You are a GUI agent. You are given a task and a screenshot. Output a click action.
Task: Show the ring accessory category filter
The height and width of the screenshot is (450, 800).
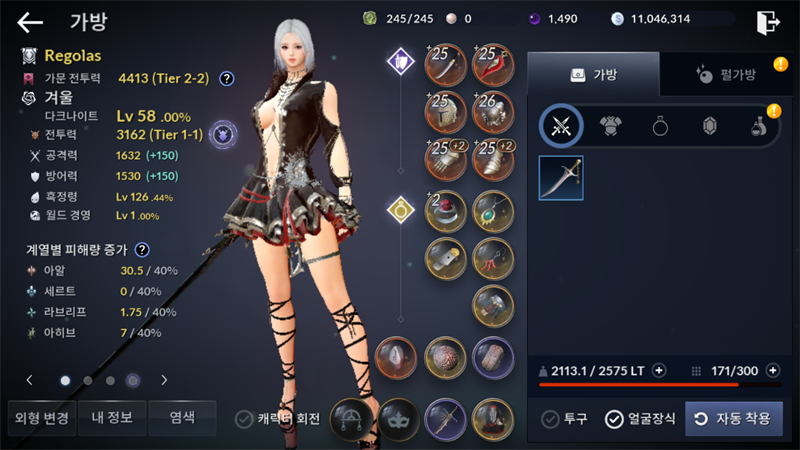tap(660, 126)
